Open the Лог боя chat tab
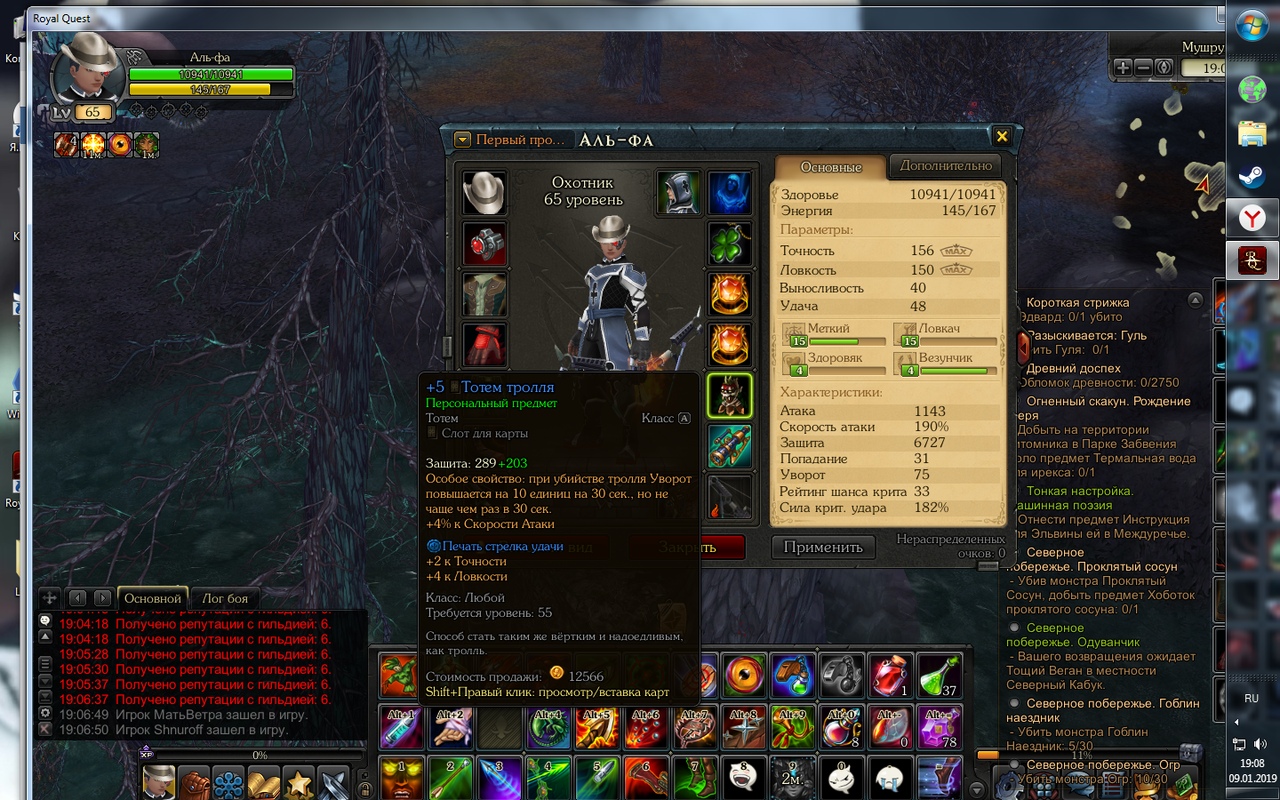Screen dimensions: 1280x800 [225, 598]
